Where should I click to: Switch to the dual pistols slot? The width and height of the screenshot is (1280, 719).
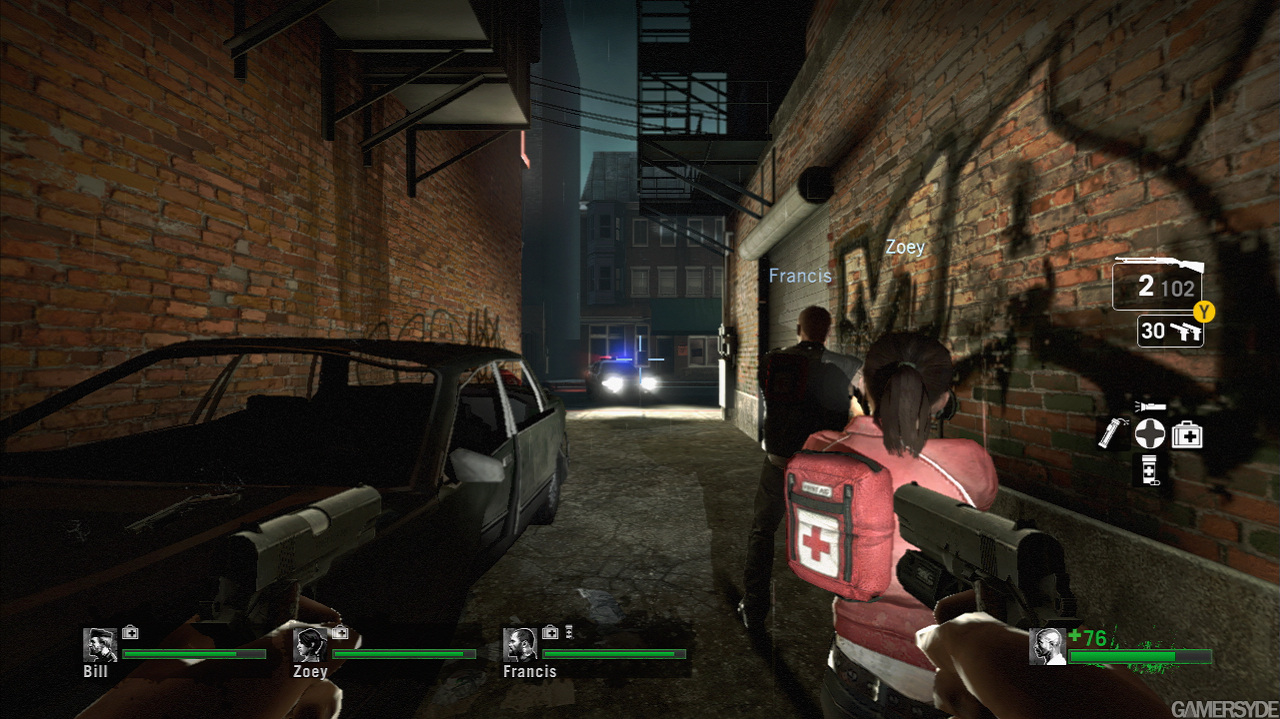click(x=1187, y=331)
